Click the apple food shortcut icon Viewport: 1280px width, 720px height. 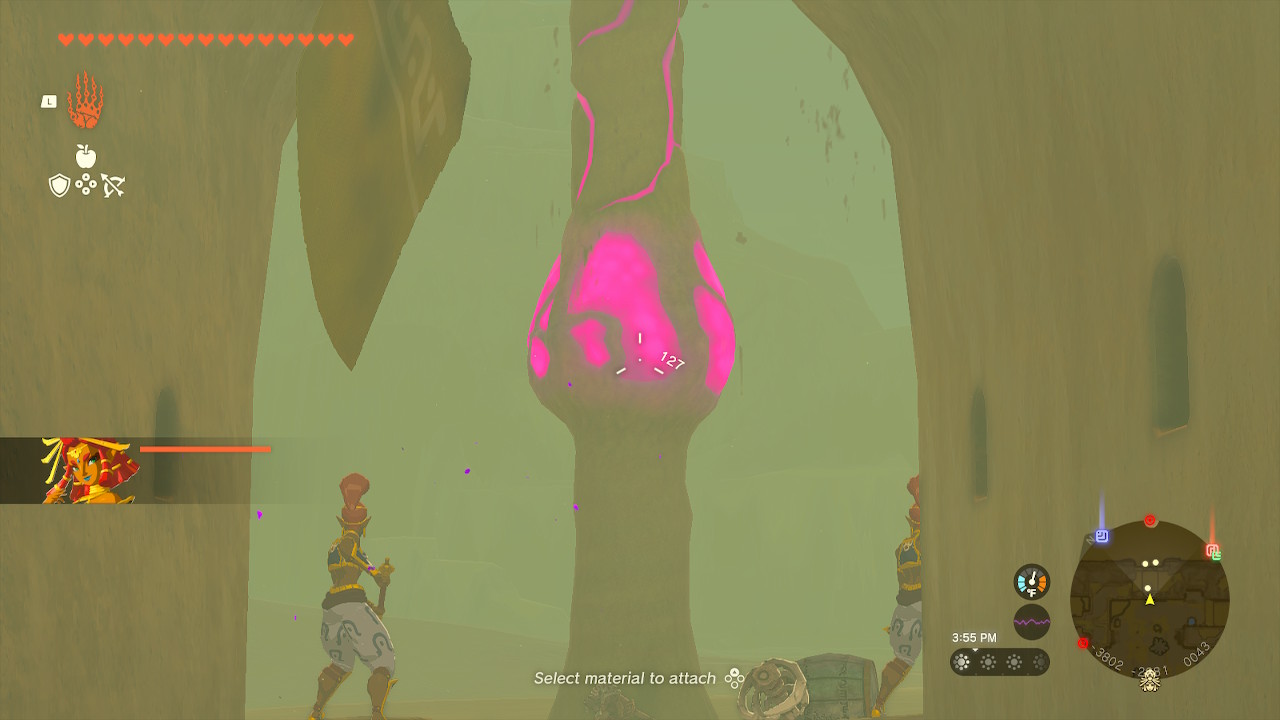(x=88, y=156)
